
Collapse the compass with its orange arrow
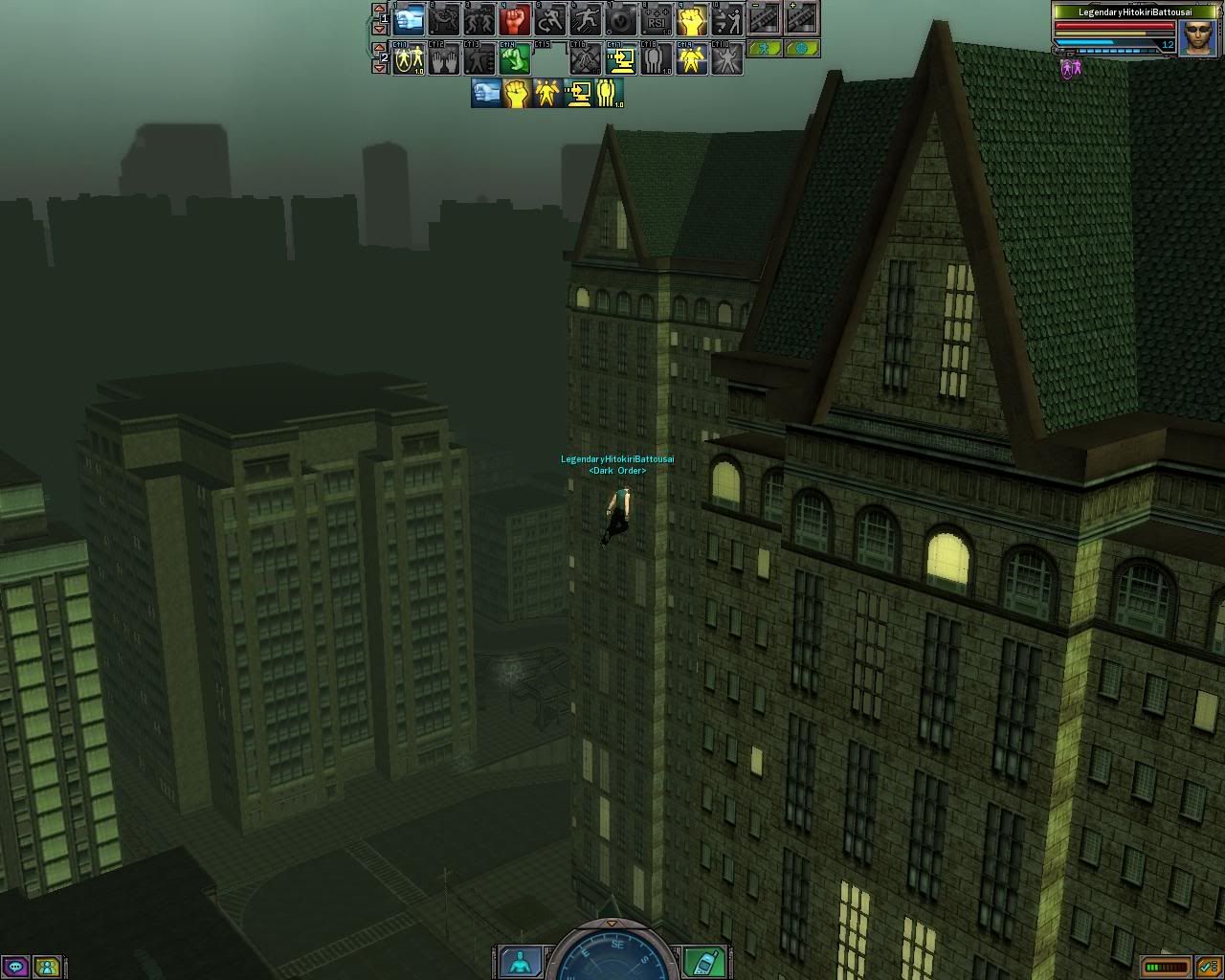(613, 924)
